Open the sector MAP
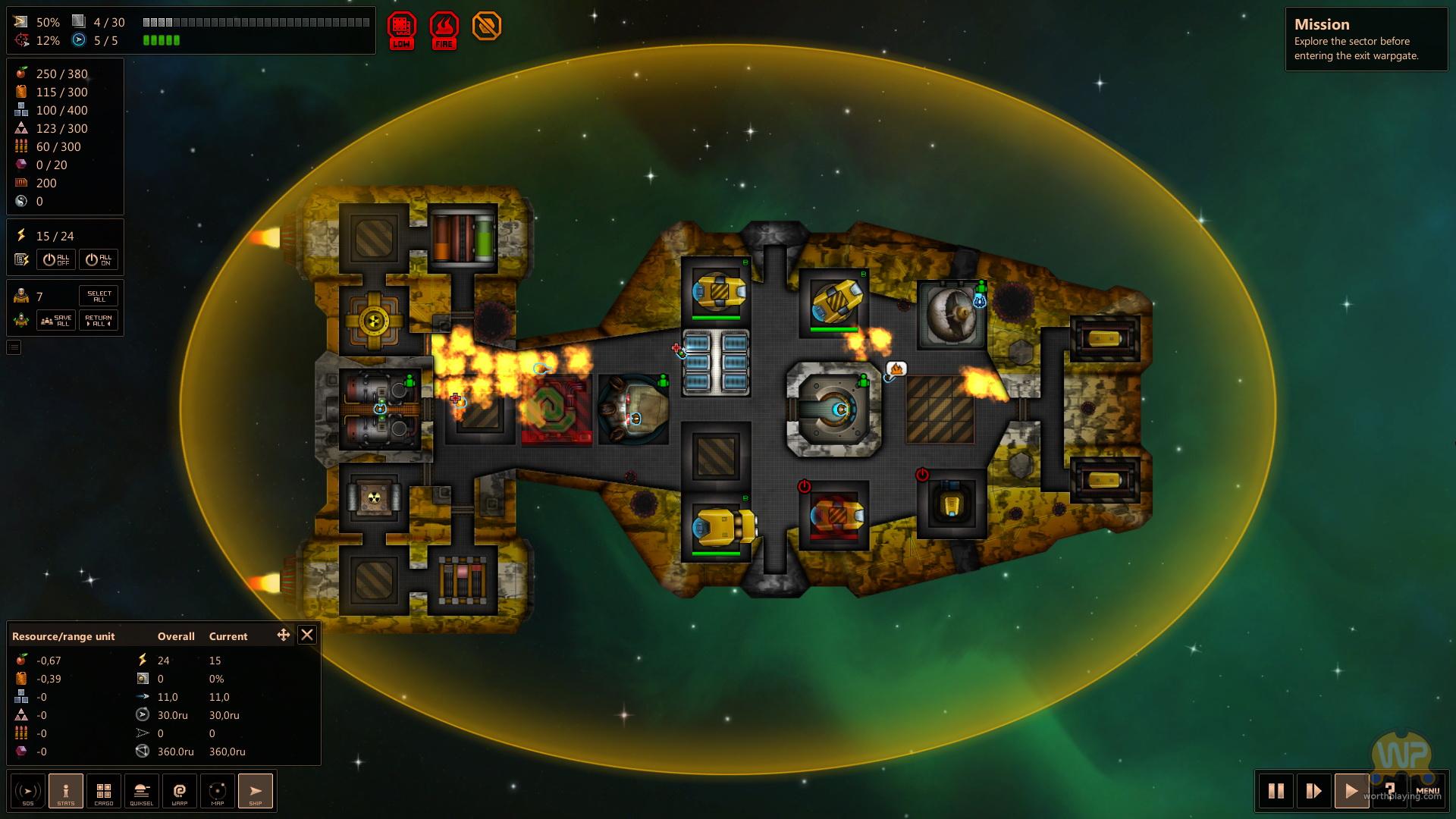Screen dimensions: 1456x819 coord(218,791)
